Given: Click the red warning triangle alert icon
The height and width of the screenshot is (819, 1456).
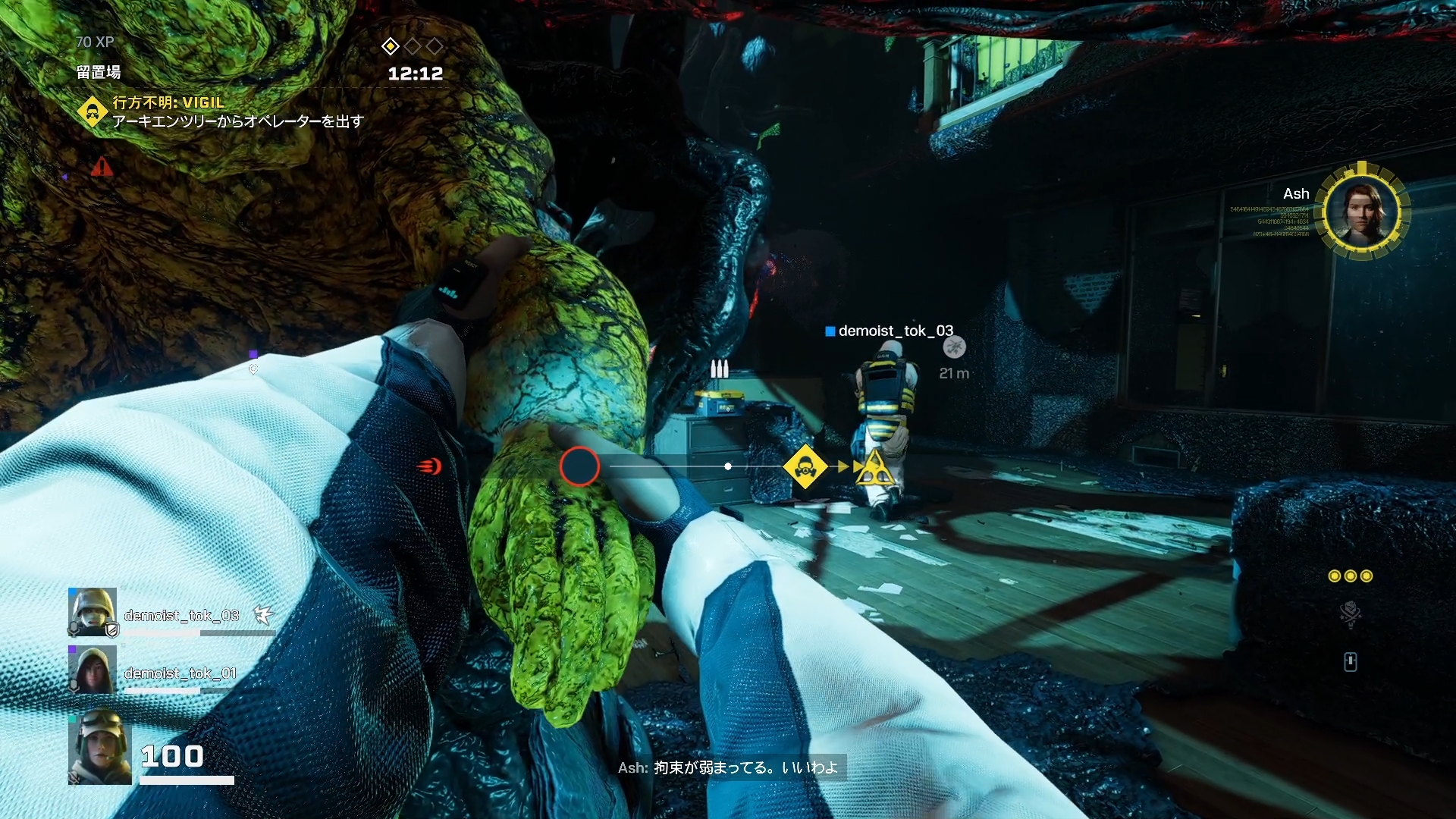Looking at the screenshot, I should [102, 167].
